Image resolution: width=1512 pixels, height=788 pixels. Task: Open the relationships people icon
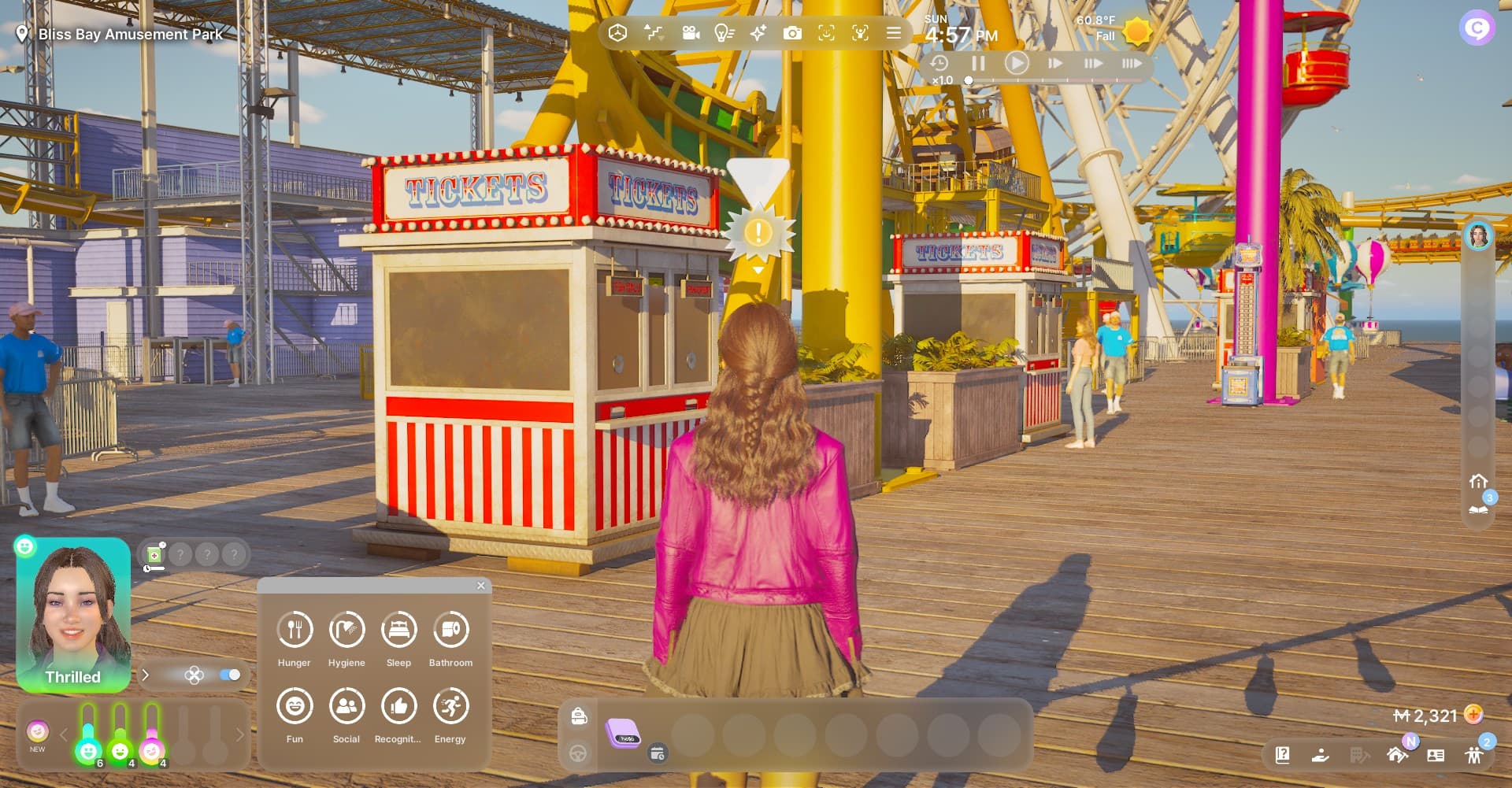[1474, 755]
